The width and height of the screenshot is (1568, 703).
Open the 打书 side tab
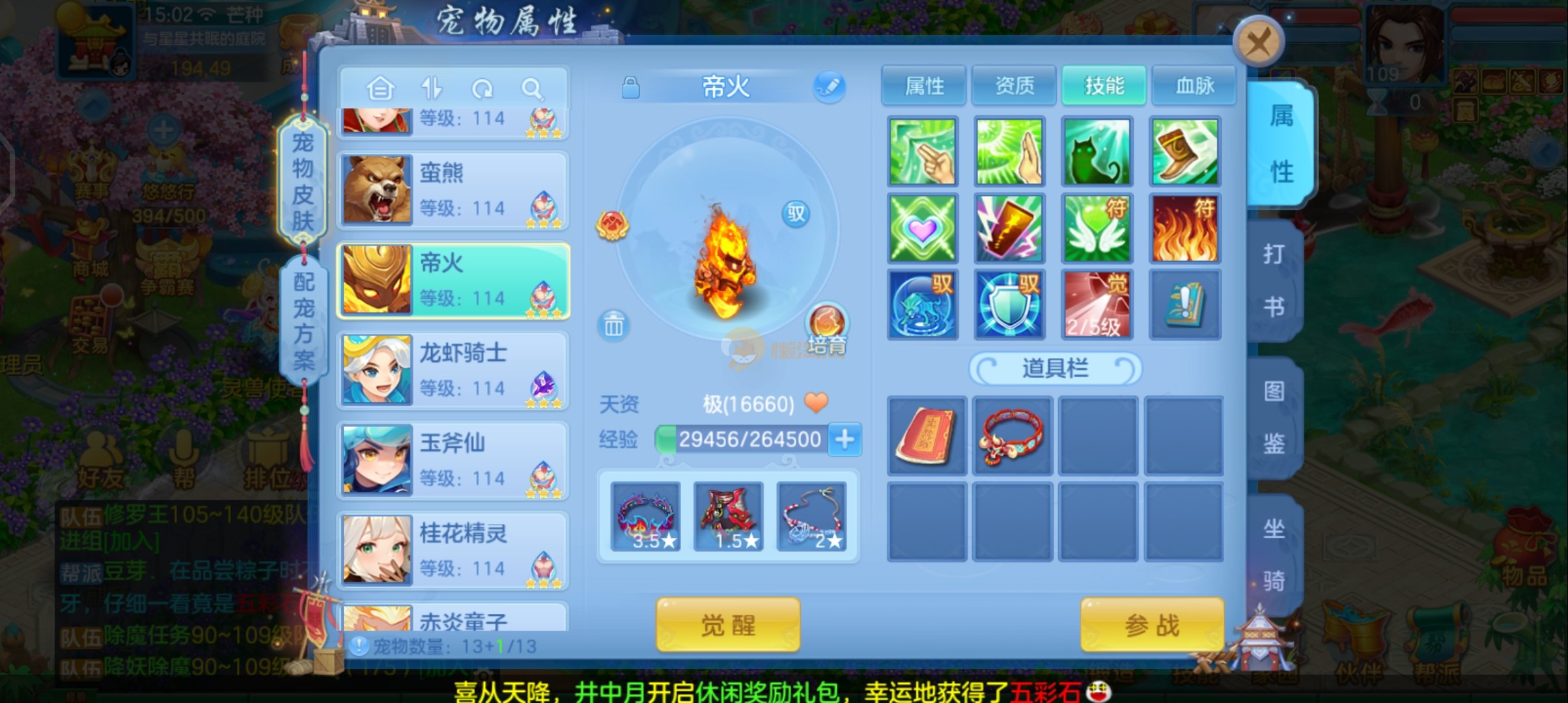coord(1274,280)
